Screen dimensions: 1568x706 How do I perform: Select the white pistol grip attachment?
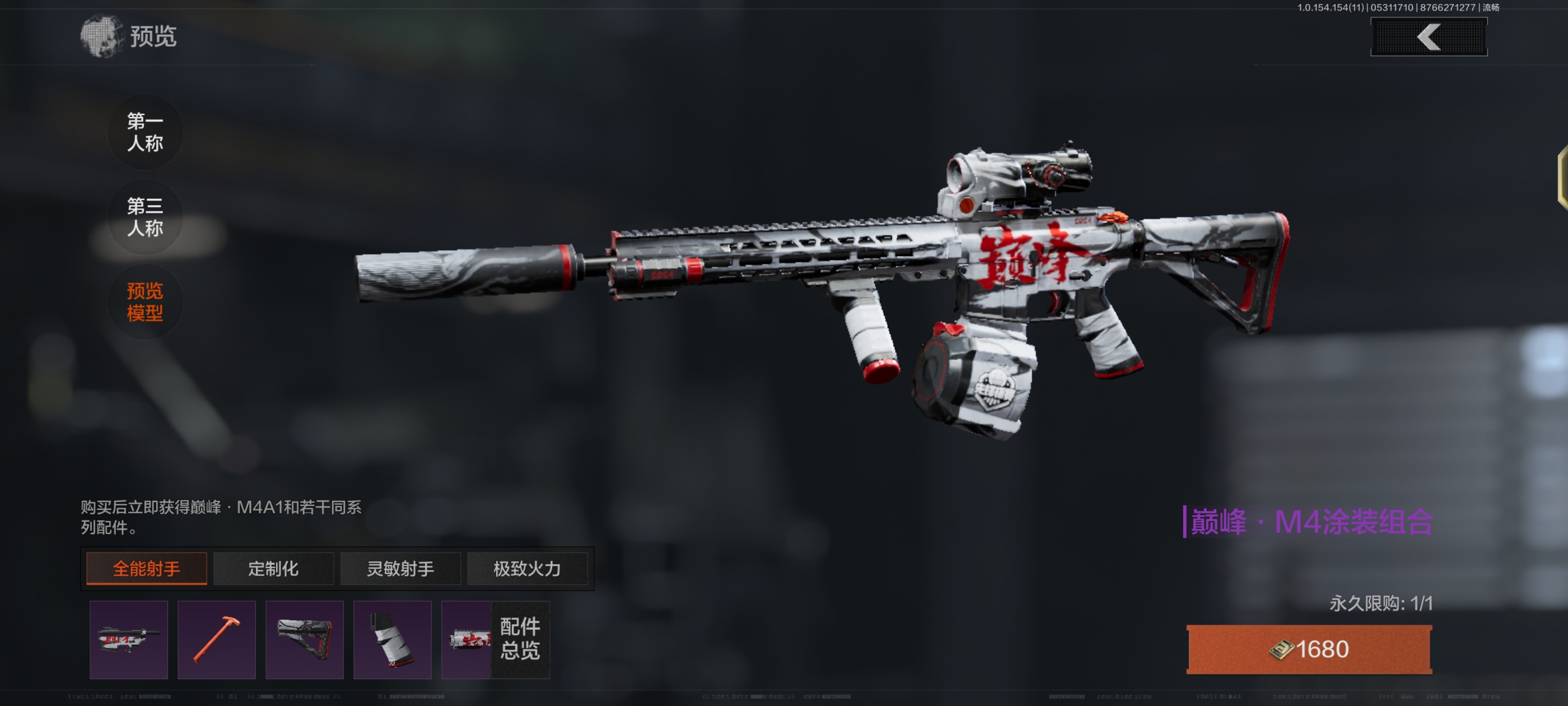click(392, 640)
